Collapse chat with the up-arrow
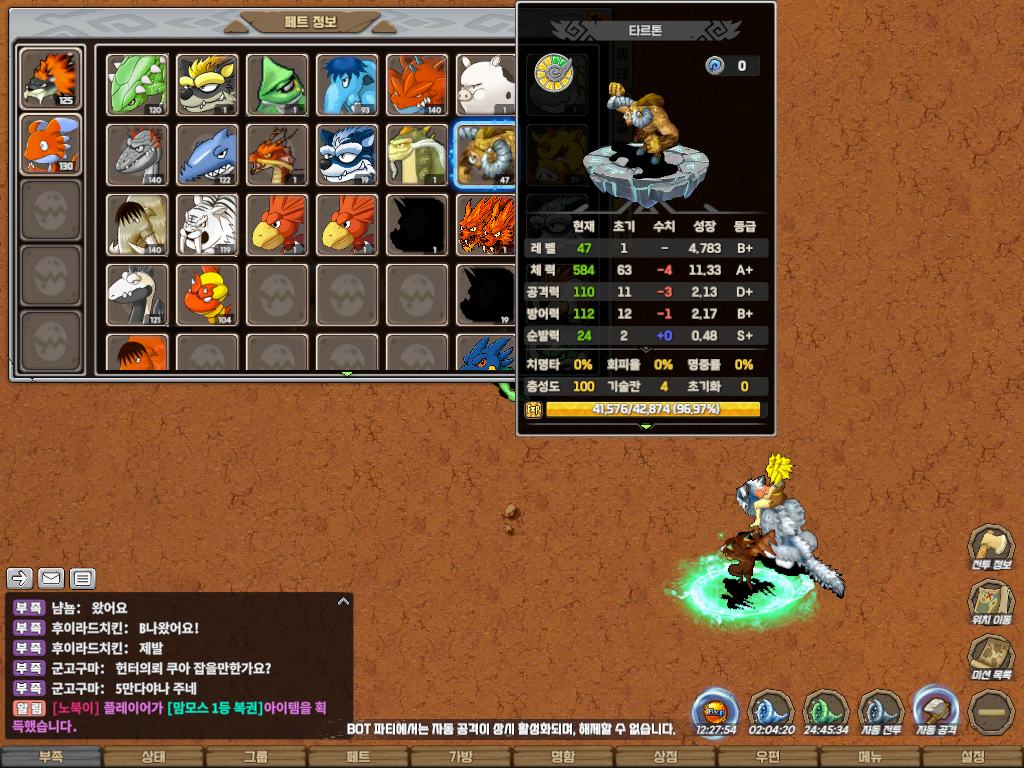Image resolution: width=1024 pixels, height=768 pixels. 343,602
